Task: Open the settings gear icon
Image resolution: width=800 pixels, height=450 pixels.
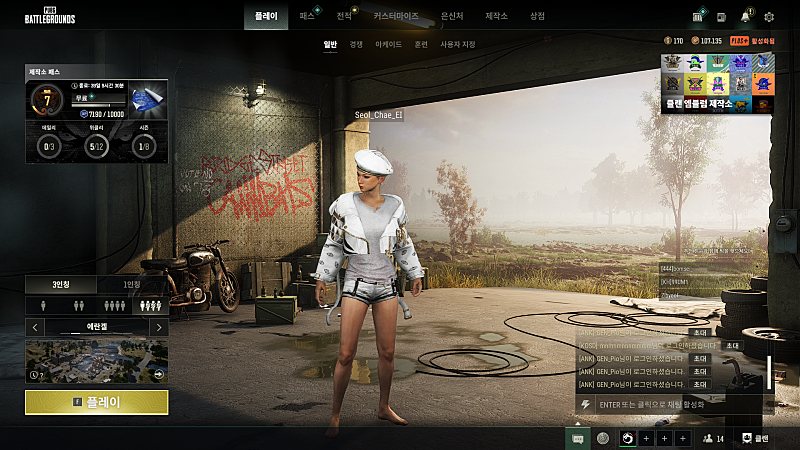Action: coord(769,17)
